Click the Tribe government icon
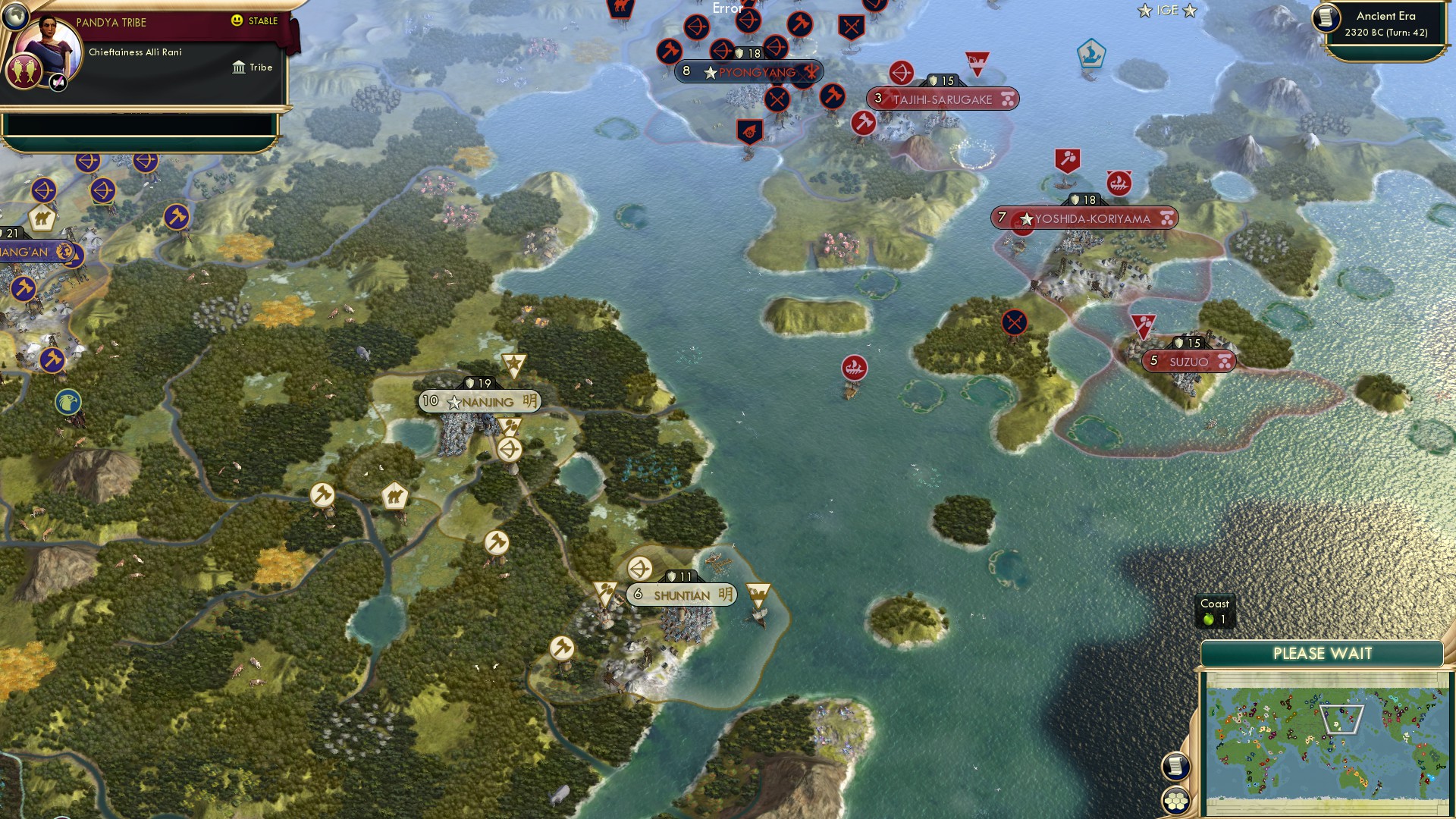1456x819 pixels. (x=237, y=67)
